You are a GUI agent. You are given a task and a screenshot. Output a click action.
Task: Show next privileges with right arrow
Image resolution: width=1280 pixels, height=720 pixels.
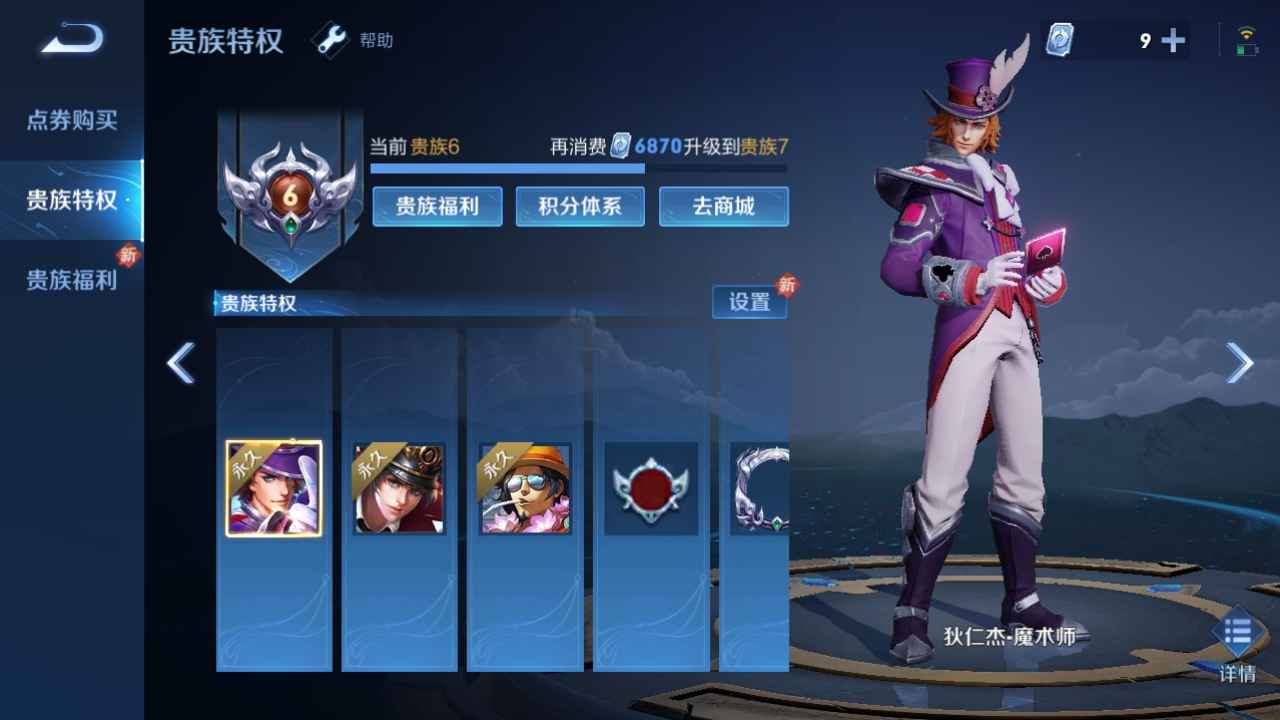click(1239, 363)
